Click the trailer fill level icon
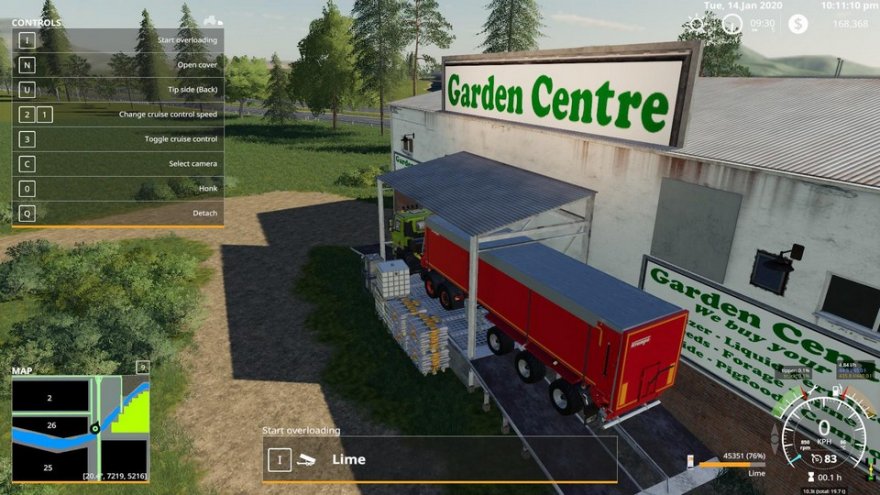This screenshot has height=495, width=880. [690, 460]
